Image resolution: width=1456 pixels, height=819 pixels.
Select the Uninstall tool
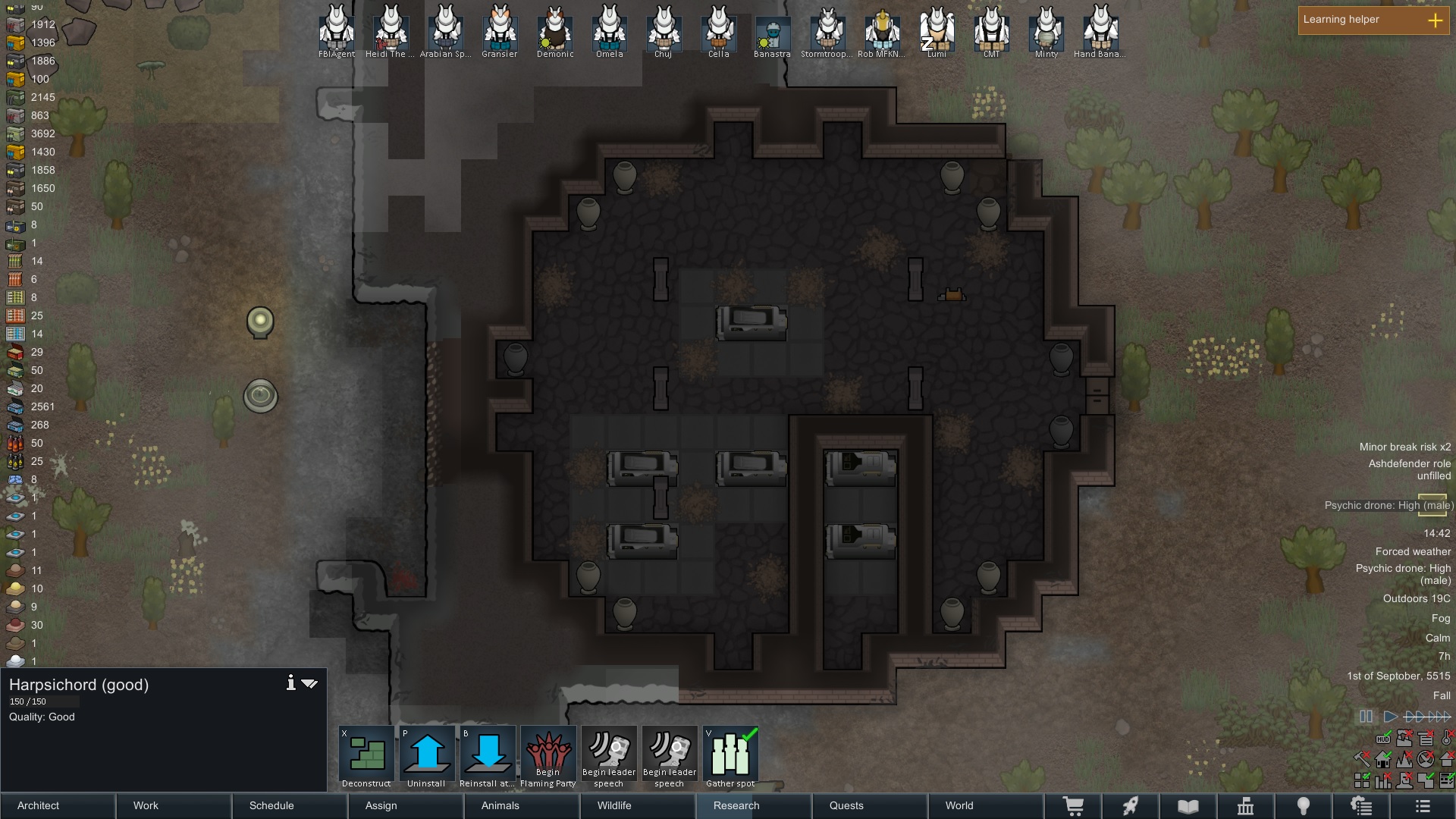click(426, 755)
